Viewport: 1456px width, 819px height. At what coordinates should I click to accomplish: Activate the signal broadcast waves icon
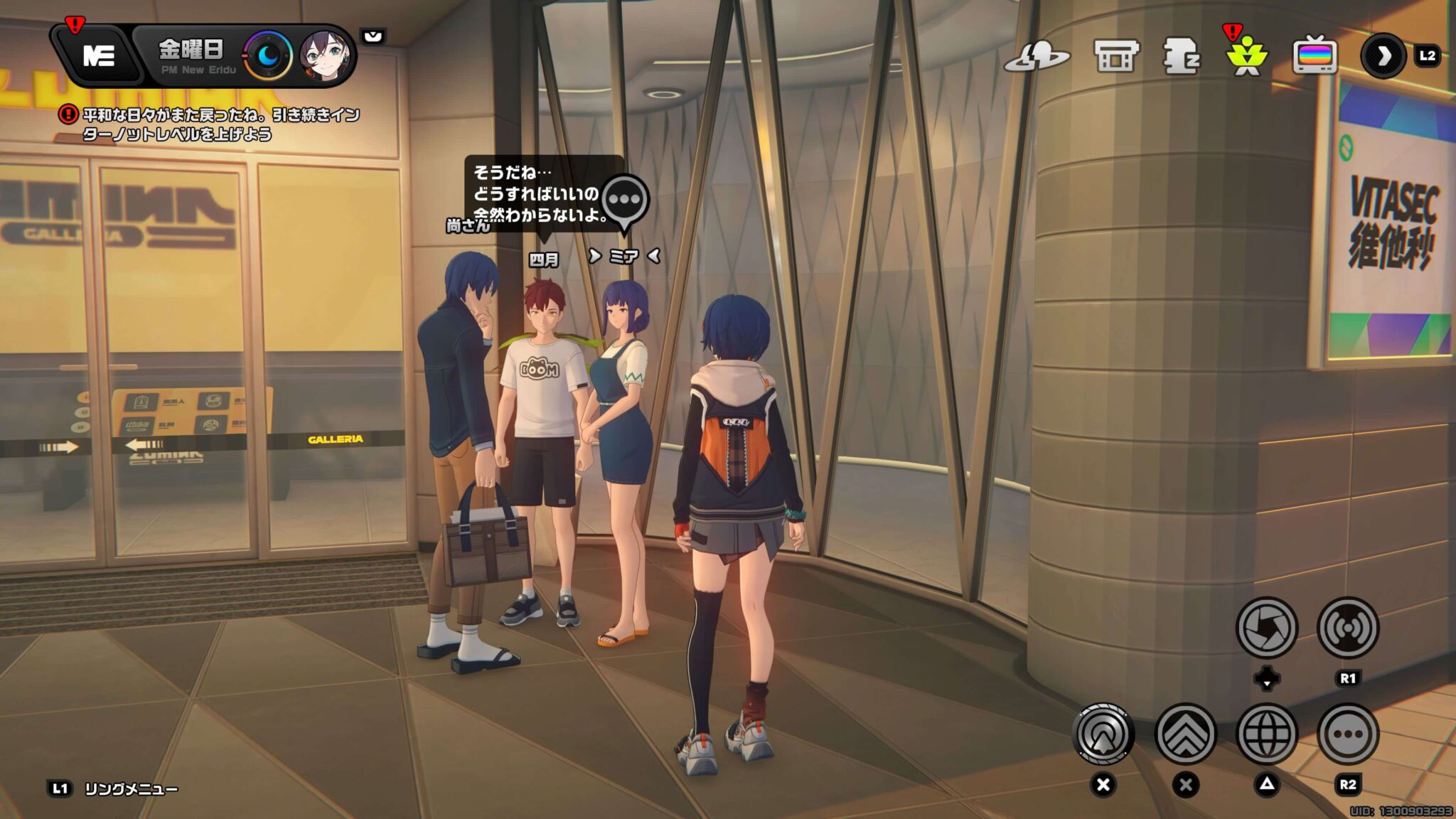[x=1348, y=628]
